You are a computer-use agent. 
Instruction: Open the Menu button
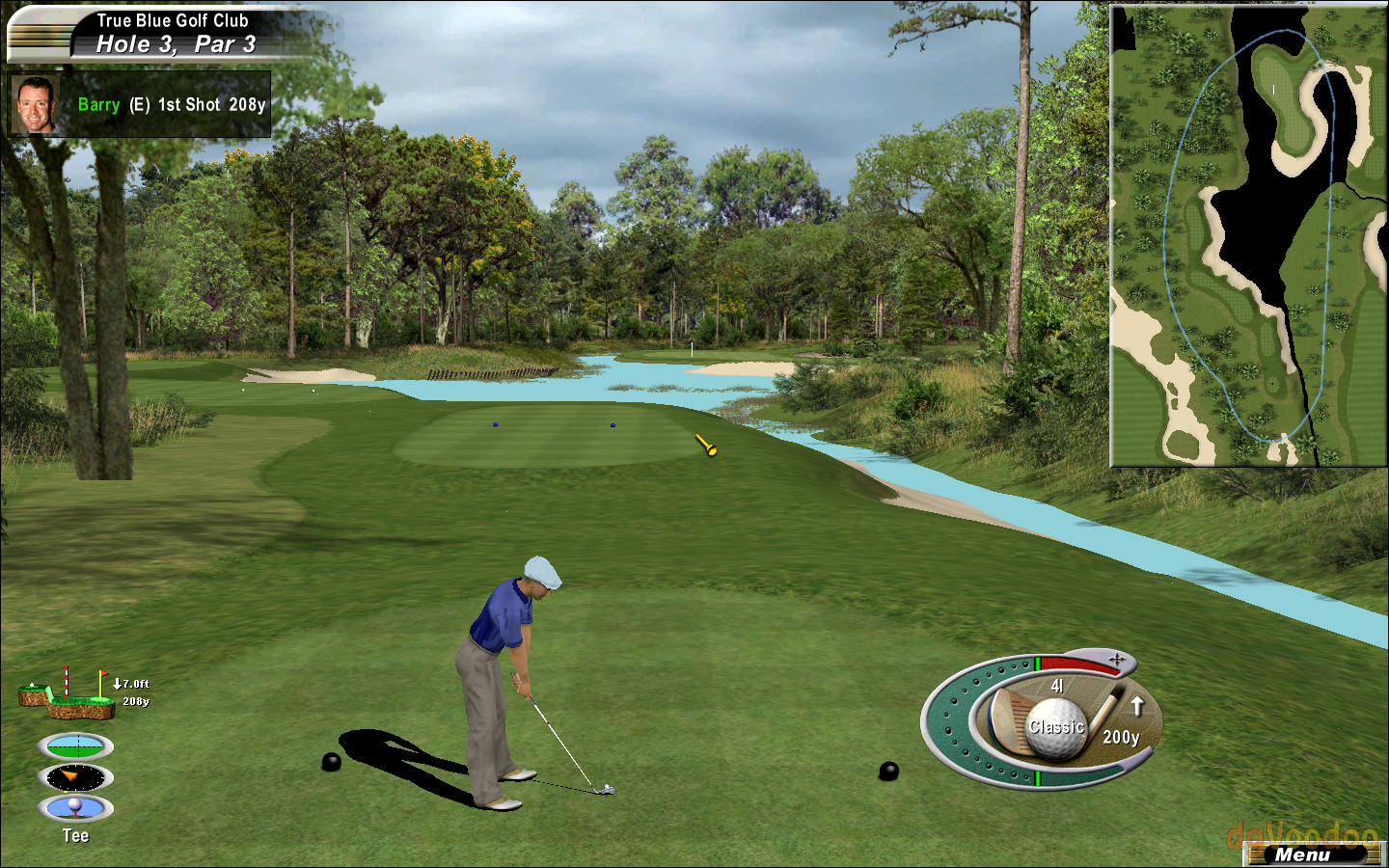[x=1302, y=854]
